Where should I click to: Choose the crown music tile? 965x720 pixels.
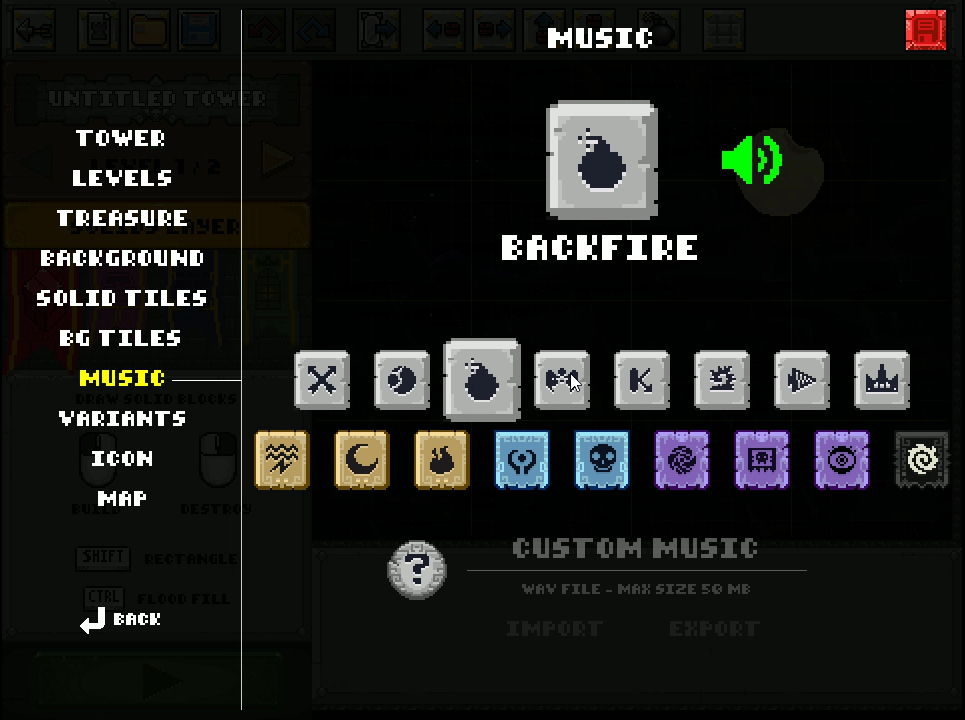coord(882,380)
